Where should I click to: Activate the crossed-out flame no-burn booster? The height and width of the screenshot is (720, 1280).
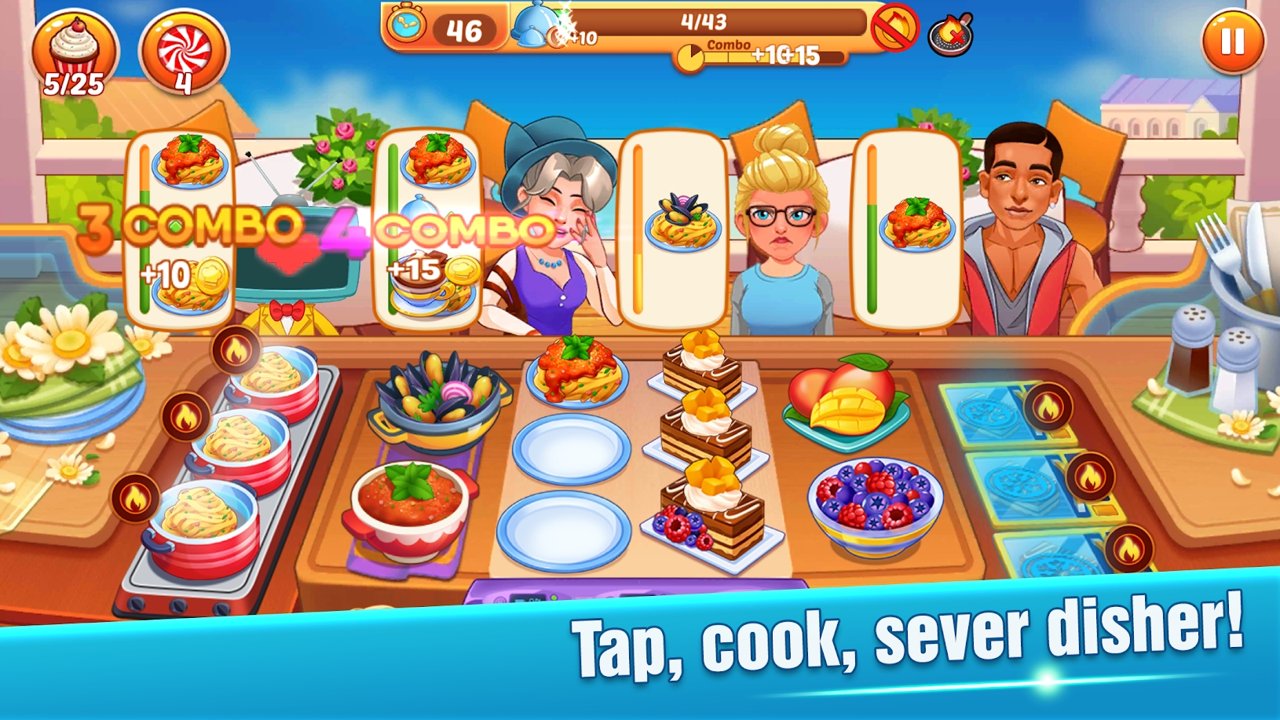(894, 28)
